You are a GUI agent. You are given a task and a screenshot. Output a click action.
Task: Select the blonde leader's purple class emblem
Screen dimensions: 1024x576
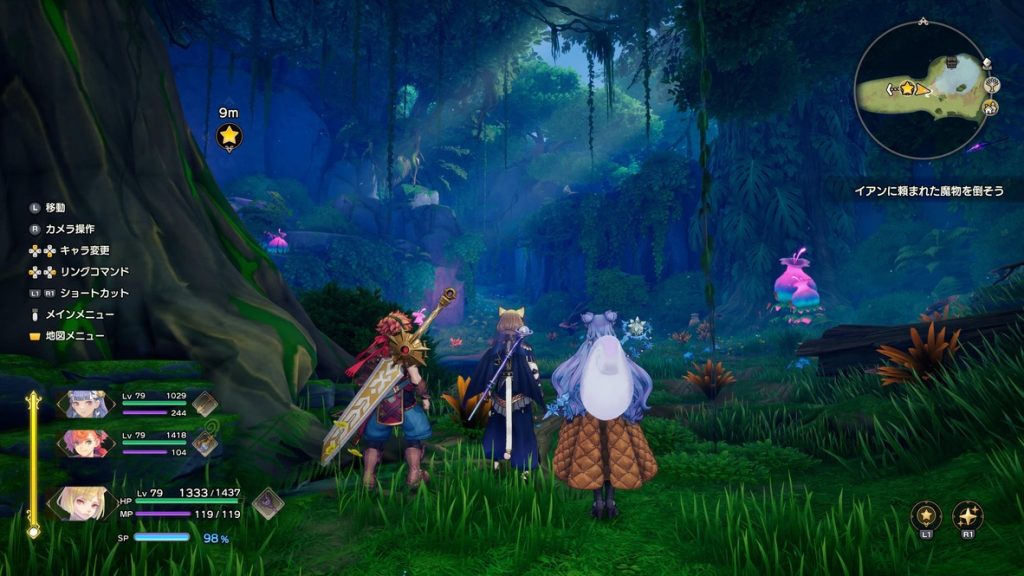click(267, 502)
